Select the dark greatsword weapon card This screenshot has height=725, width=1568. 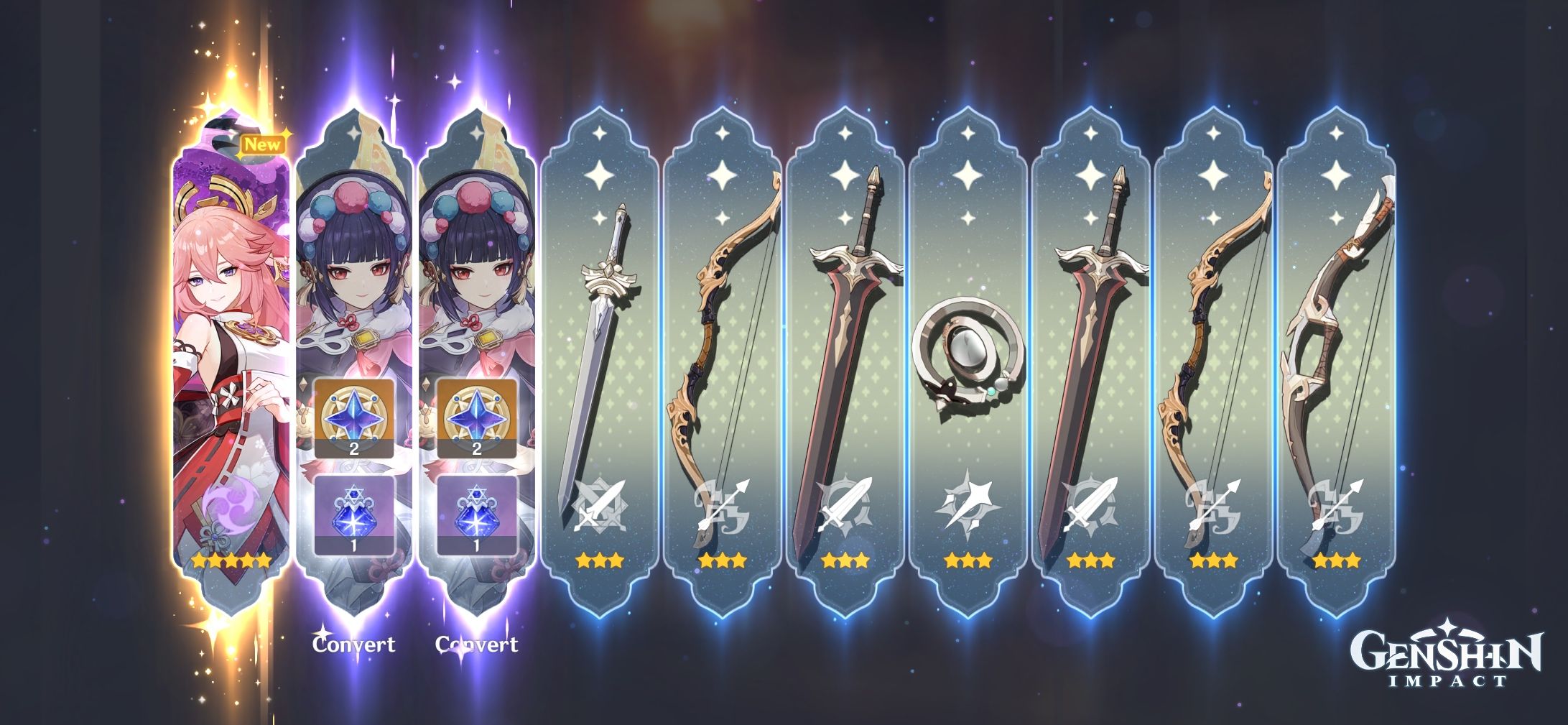coord(848,338)
